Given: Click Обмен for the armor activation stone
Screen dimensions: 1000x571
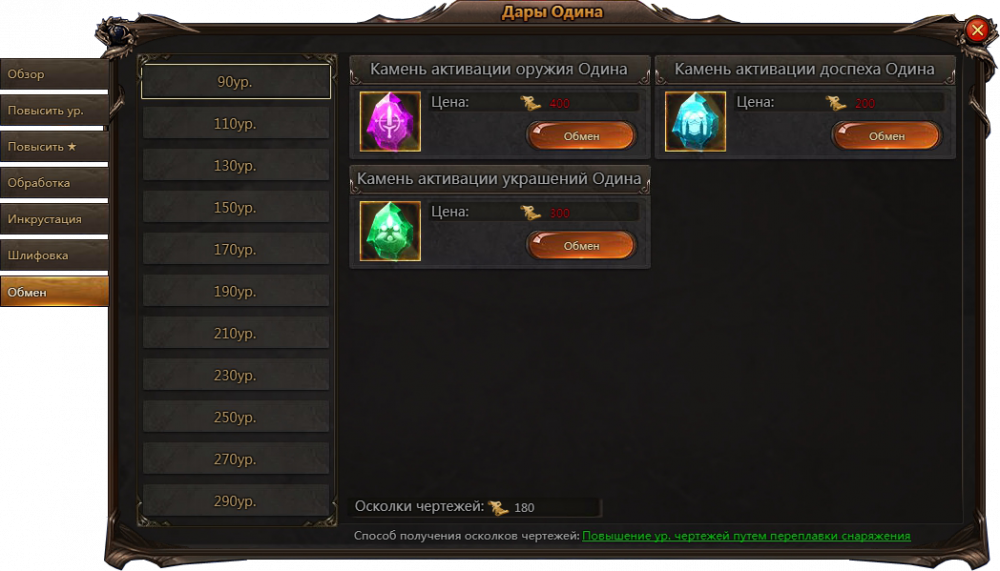Looking at the screenshot, I should pos(886,136).
